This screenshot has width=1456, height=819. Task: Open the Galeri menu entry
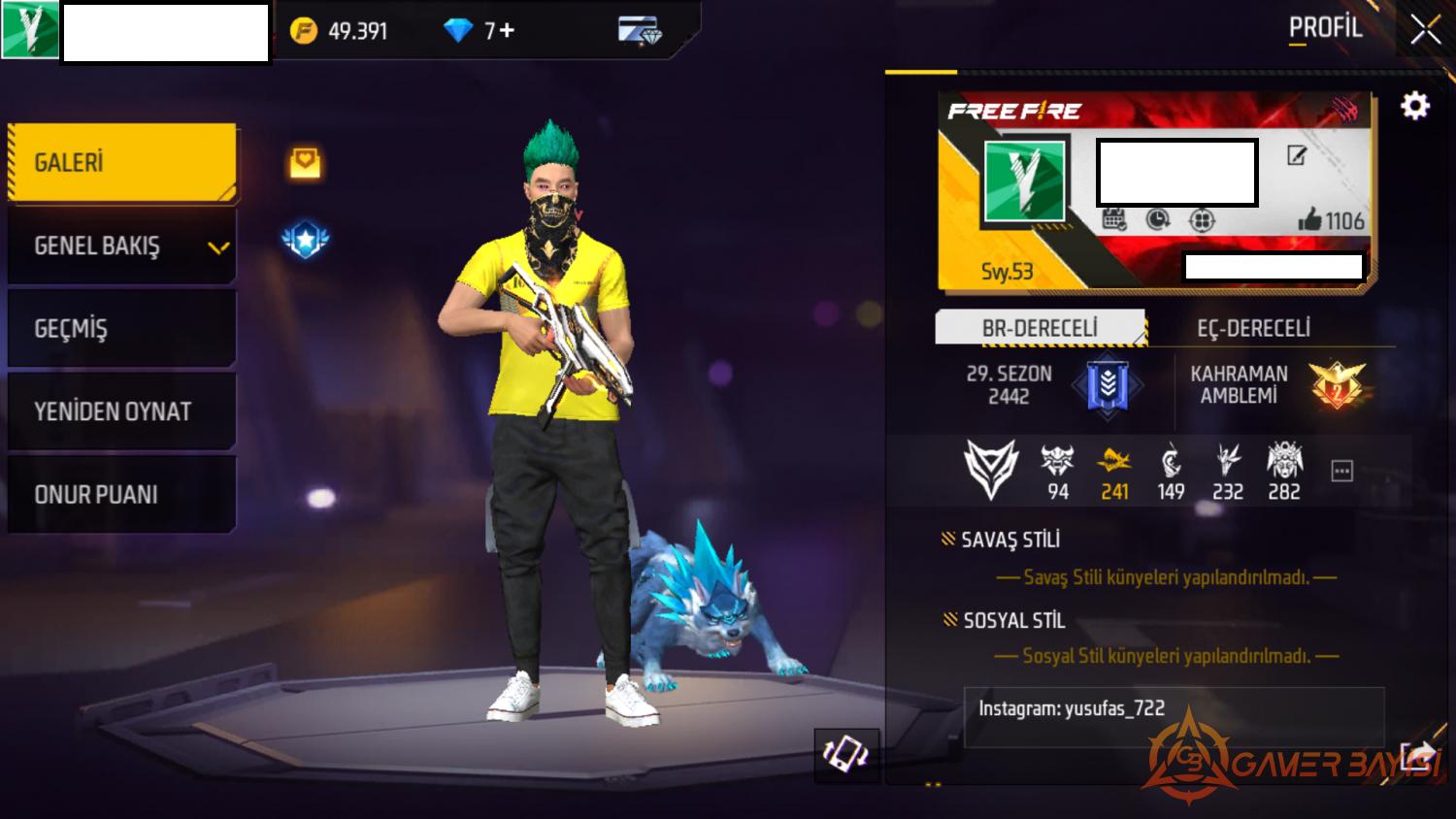point(121,162)
